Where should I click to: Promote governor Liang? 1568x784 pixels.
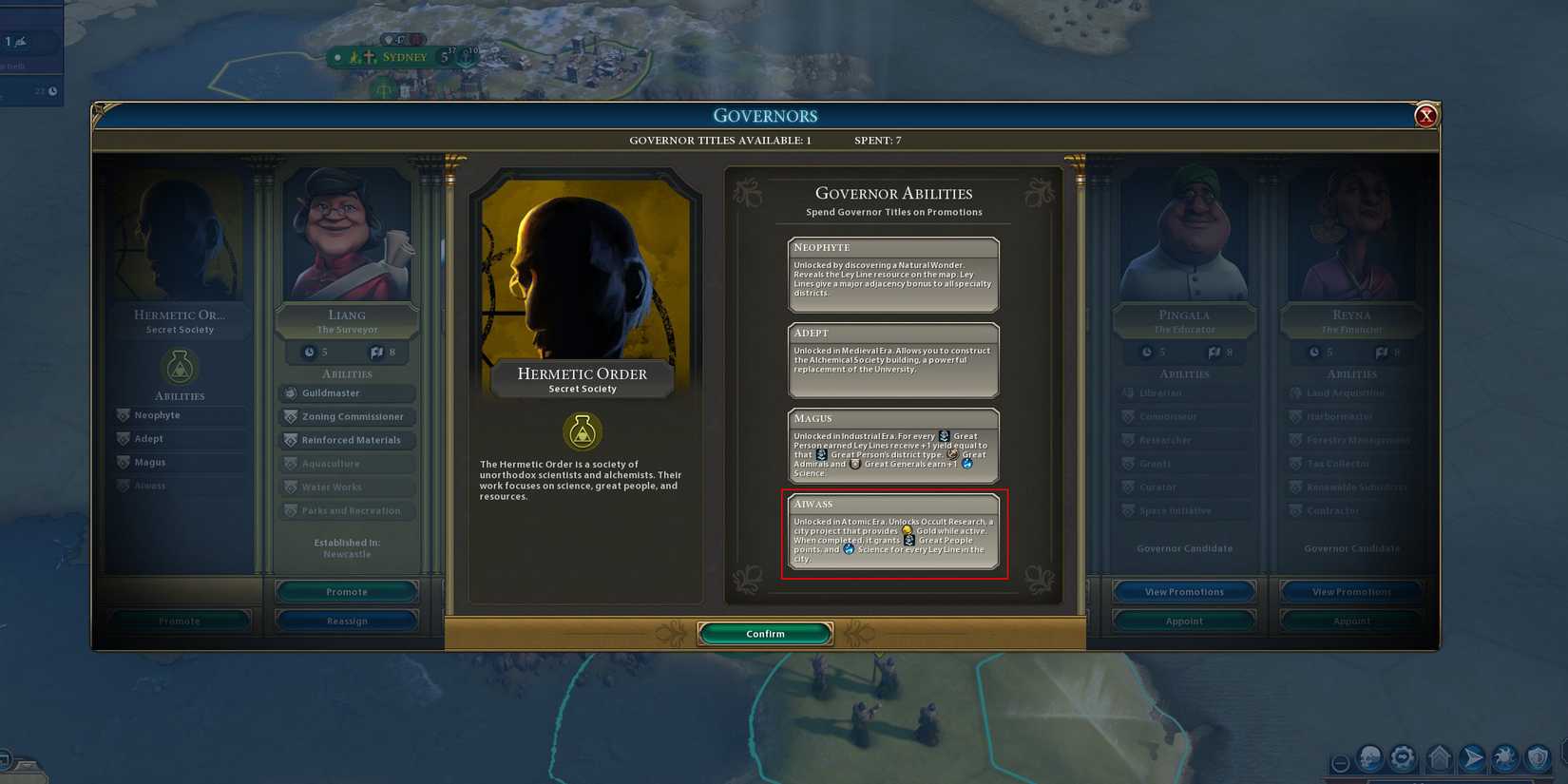point(346,591)
